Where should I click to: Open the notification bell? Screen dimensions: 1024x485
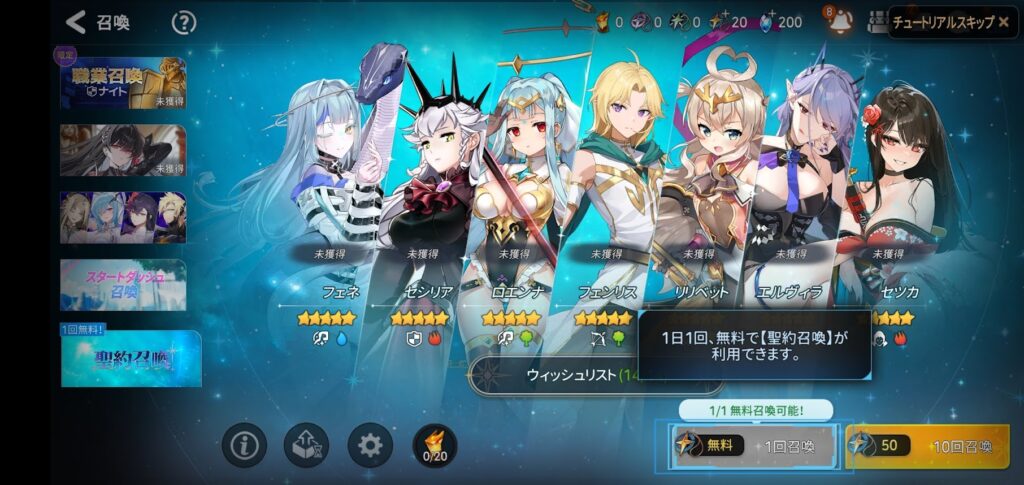point(838,21)
